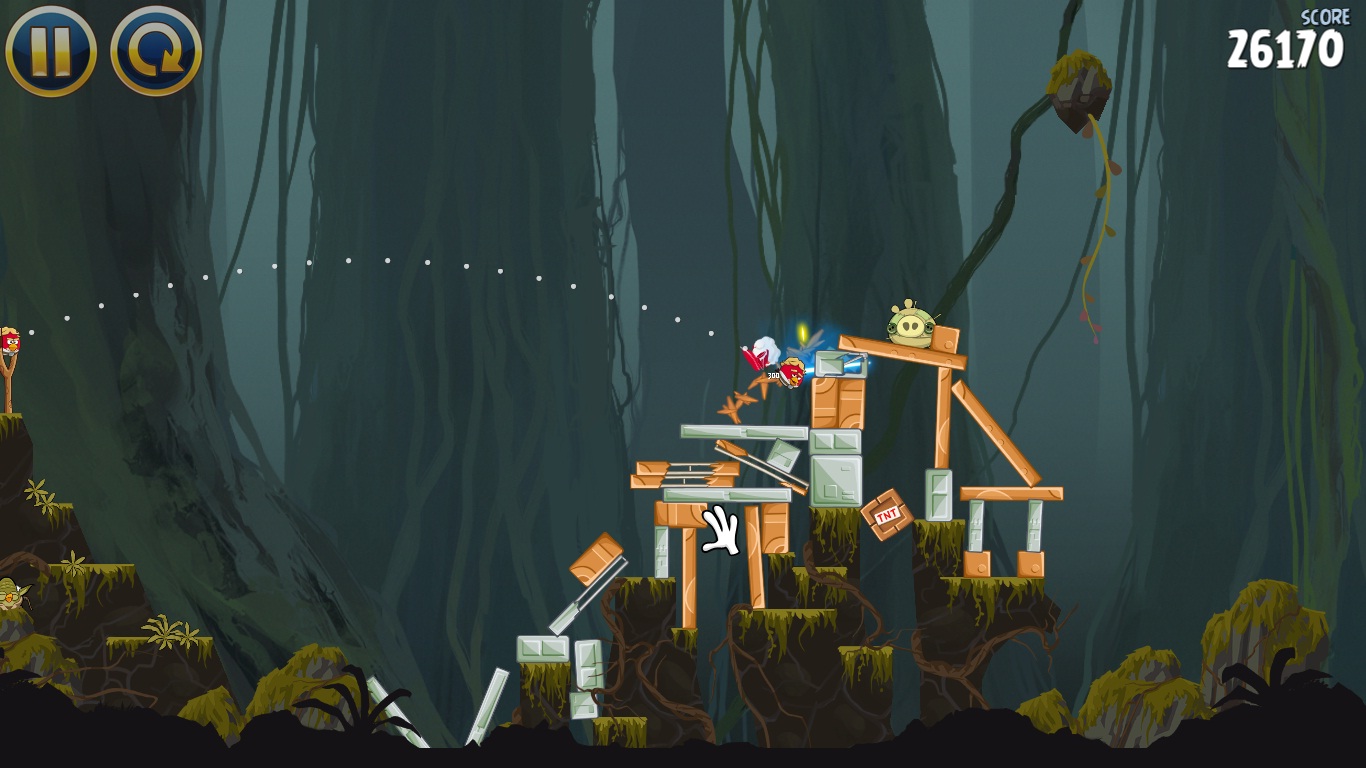Pause the game
Screen dimensions: 1366x768
(x=51, y=50)
